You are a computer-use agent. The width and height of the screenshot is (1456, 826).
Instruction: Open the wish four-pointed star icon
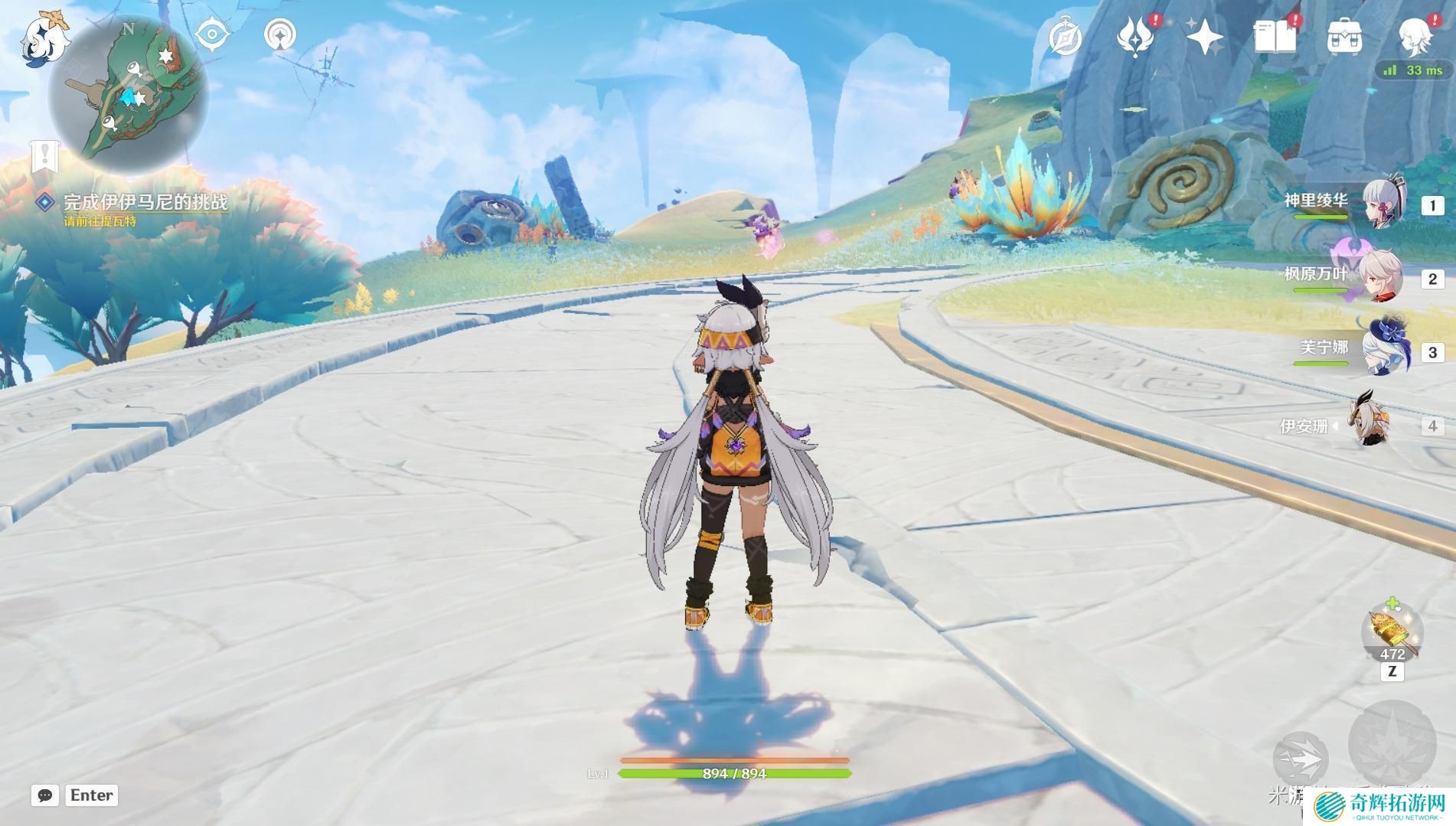(x=1205, y=37)
